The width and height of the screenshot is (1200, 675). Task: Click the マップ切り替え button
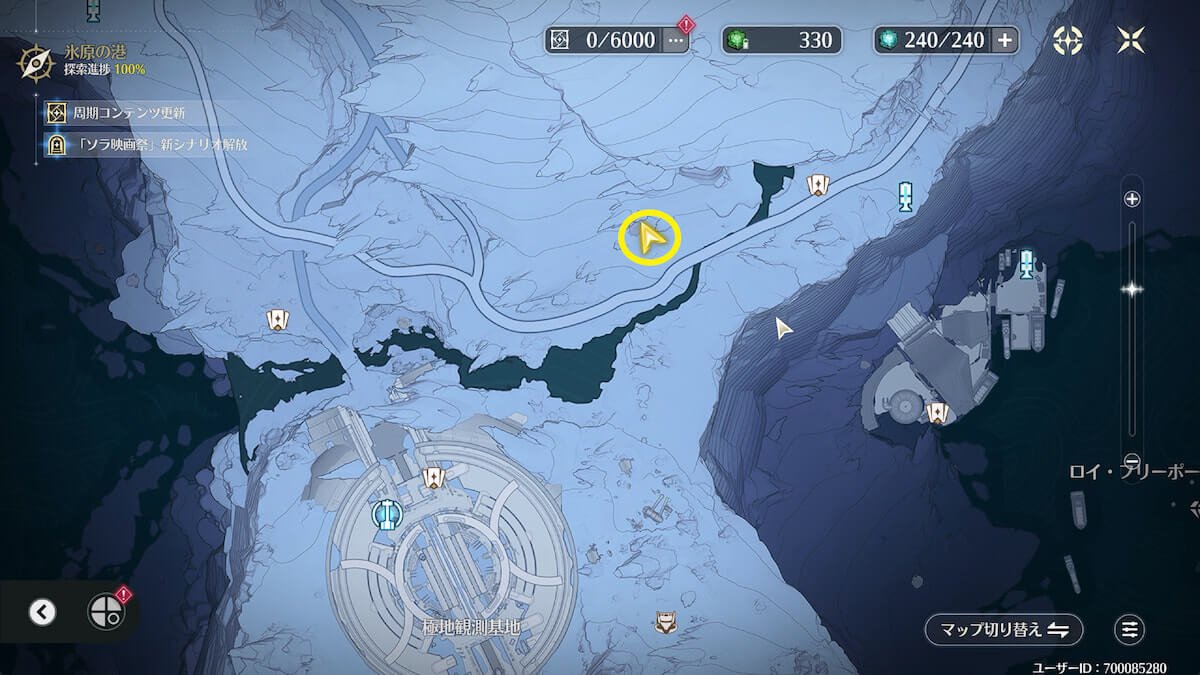coord(1004,629)
